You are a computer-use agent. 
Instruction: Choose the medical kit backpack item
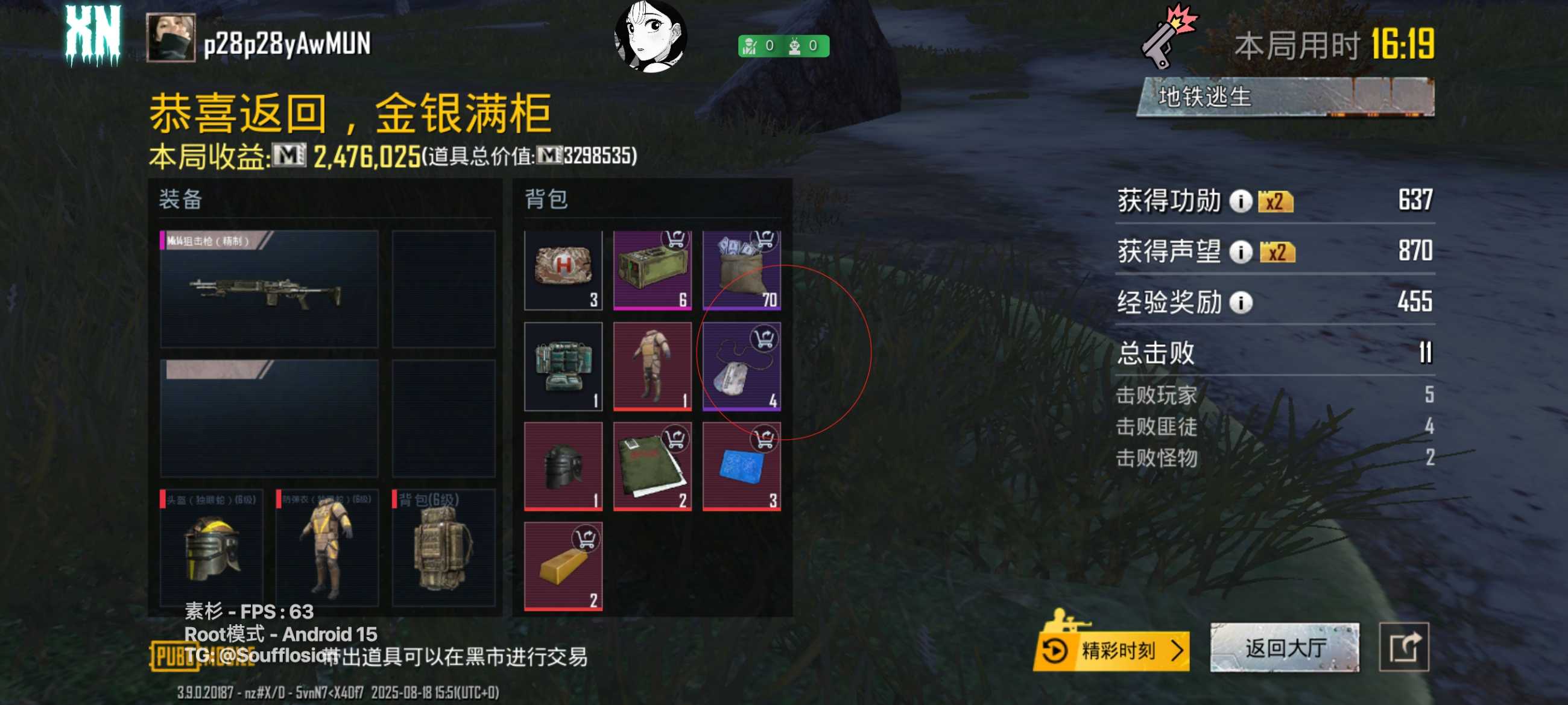tap(563, 270)
